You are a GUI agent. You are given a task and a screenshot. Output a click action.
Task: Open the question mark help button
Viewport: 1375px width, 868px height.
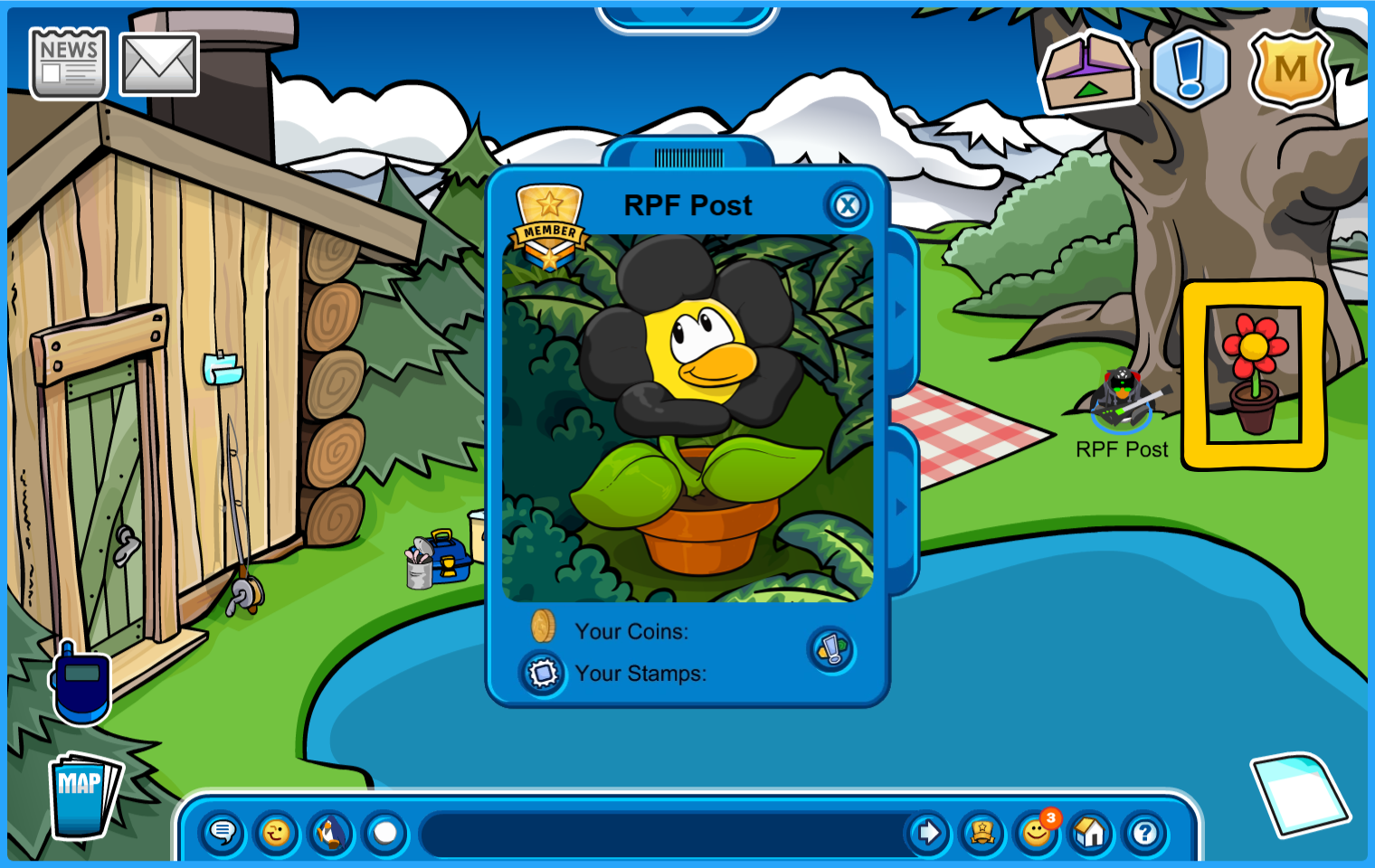1144,832
